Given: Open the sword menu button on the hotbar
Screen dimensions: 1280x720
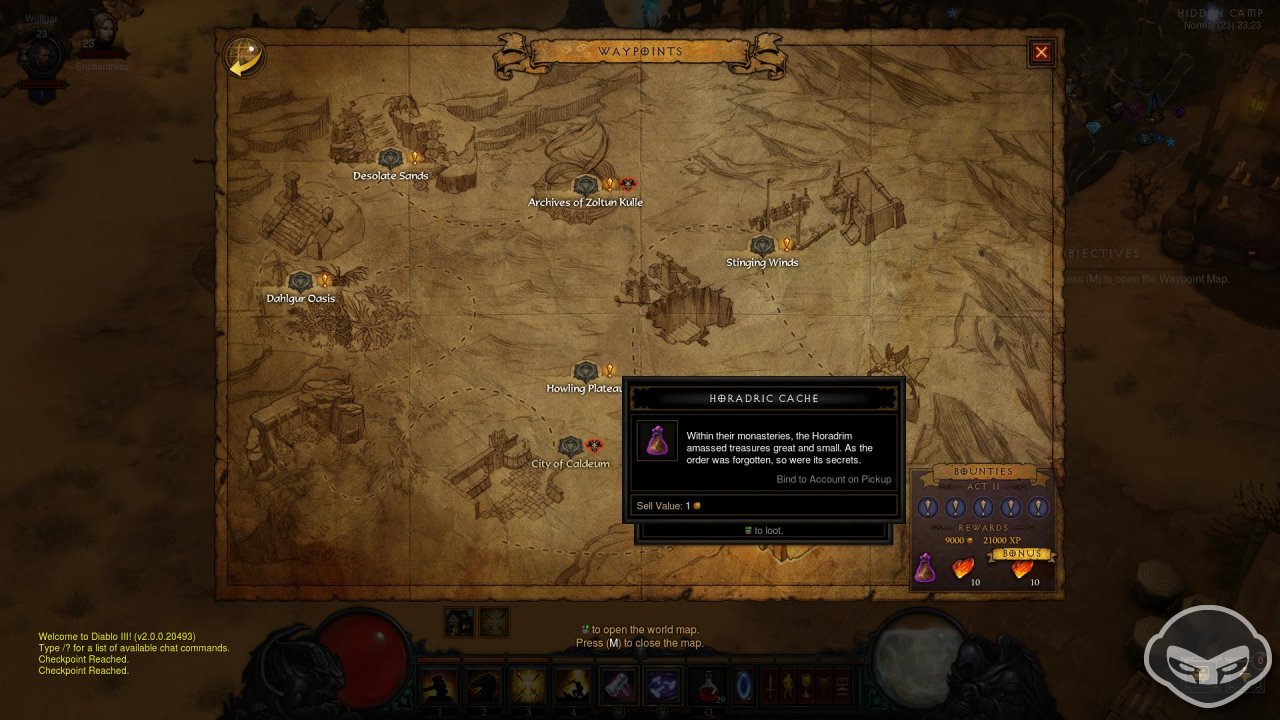Looking at the screenshot, I should (x=771, y=685).
